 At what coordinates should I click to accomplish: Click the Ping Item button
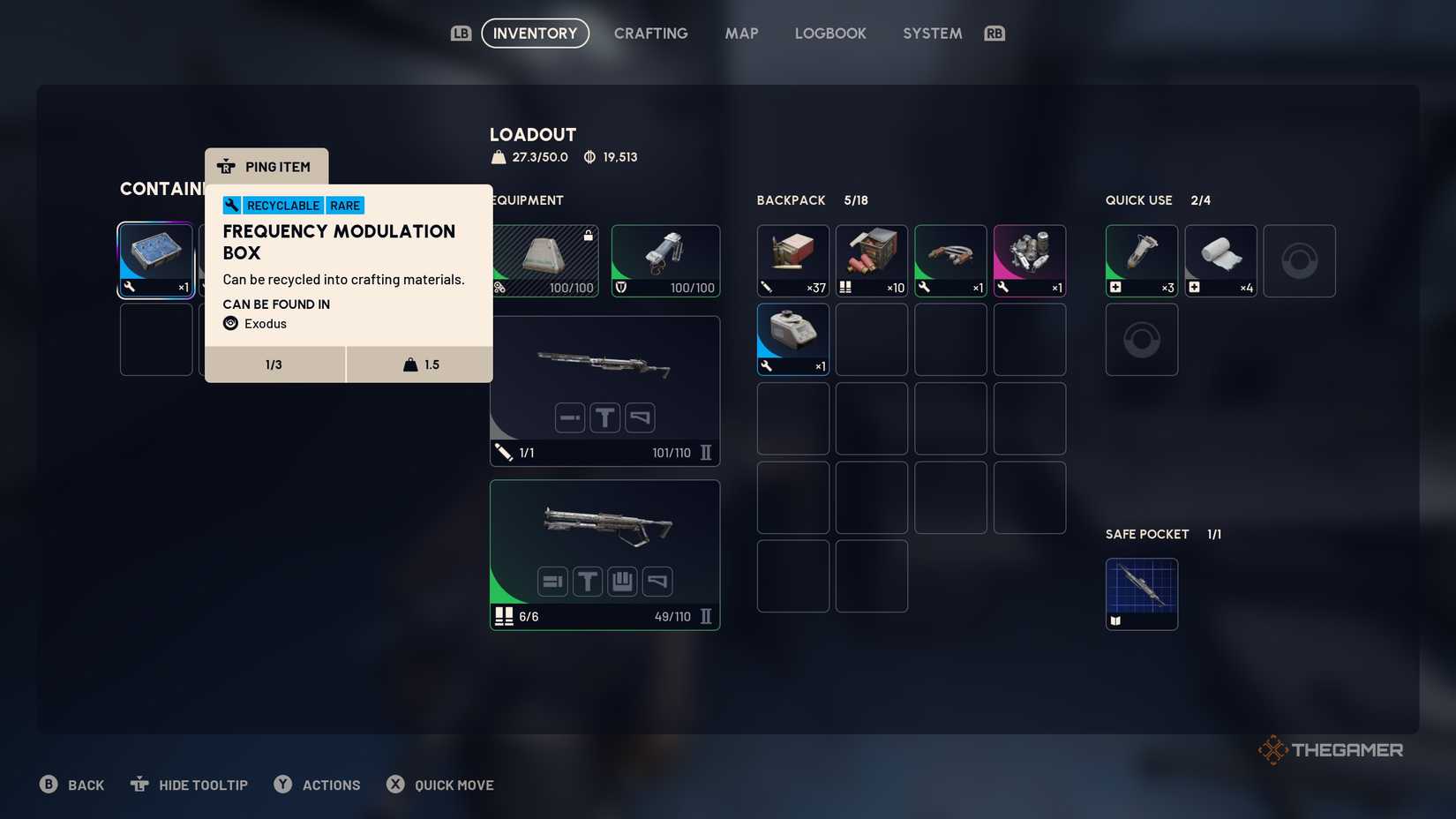pyautogui.click(x=266, y=167)
